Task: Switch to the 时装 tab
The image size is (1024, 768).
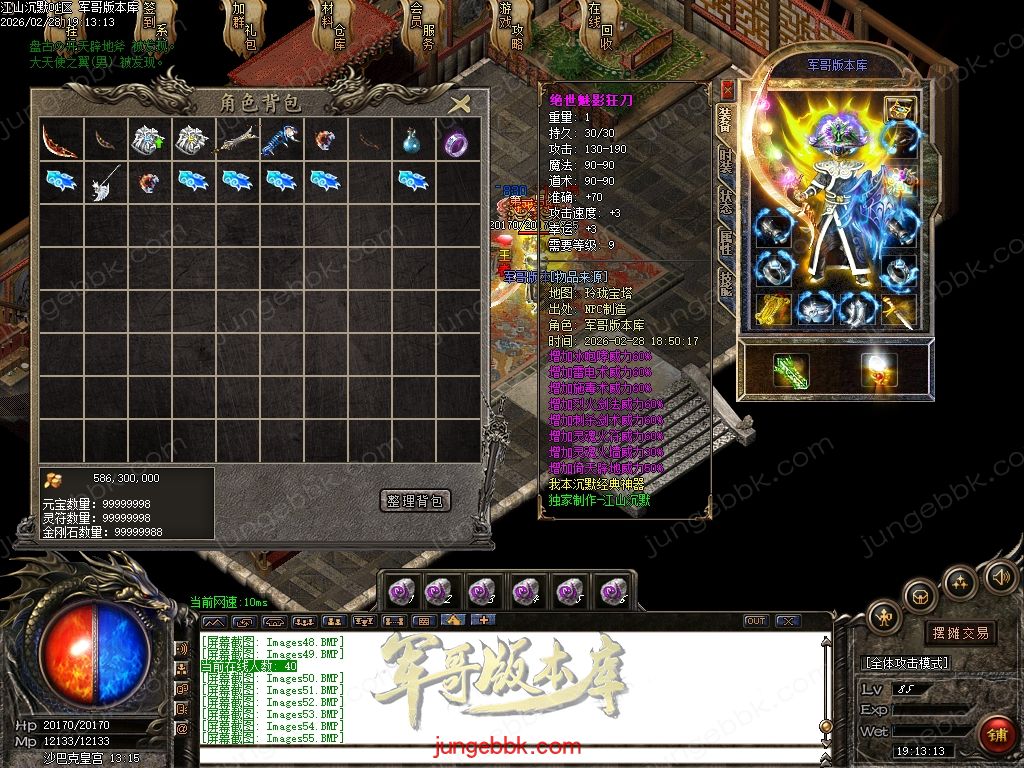Action: pos(726,164)
